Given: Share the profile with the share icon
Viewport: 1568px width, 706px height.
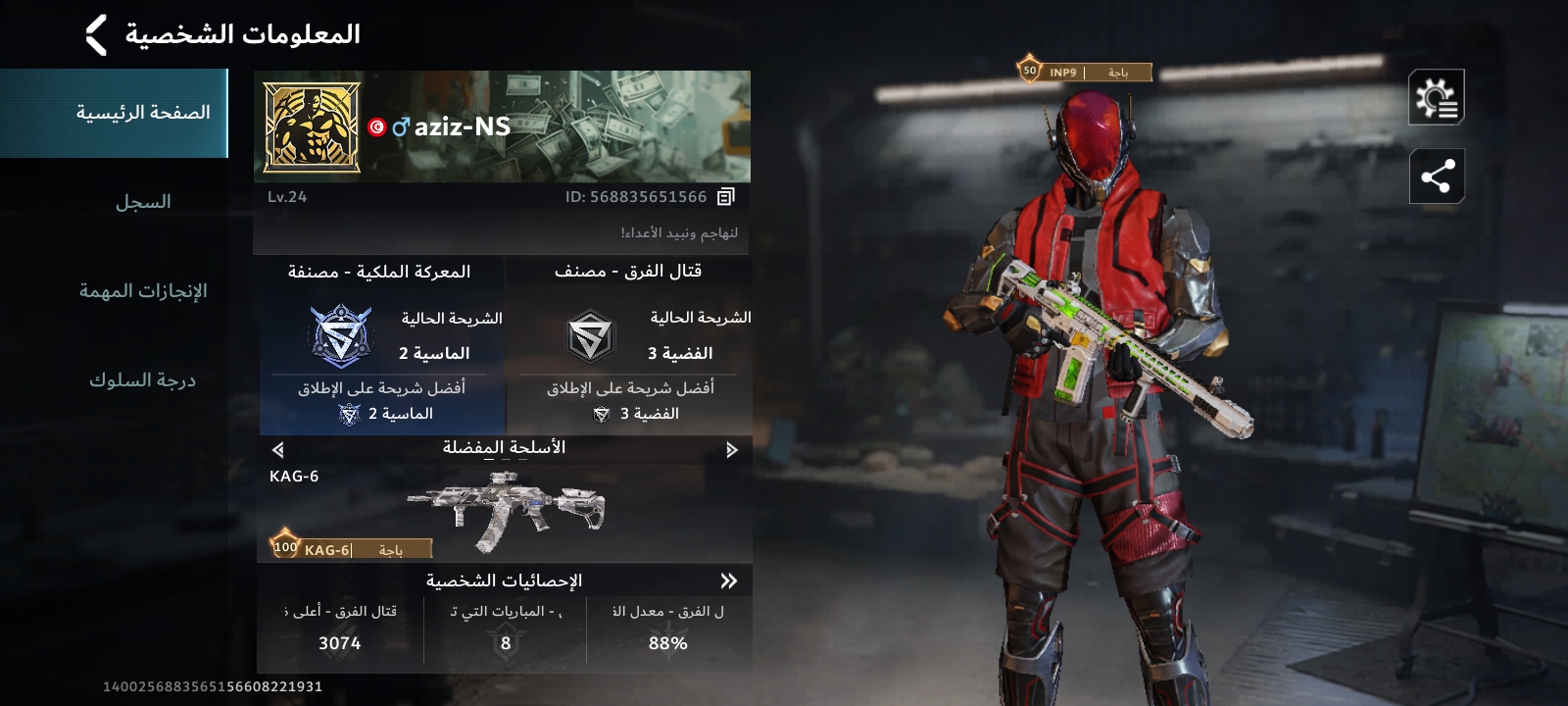Looking at the screenshot, I should 1436,176.
